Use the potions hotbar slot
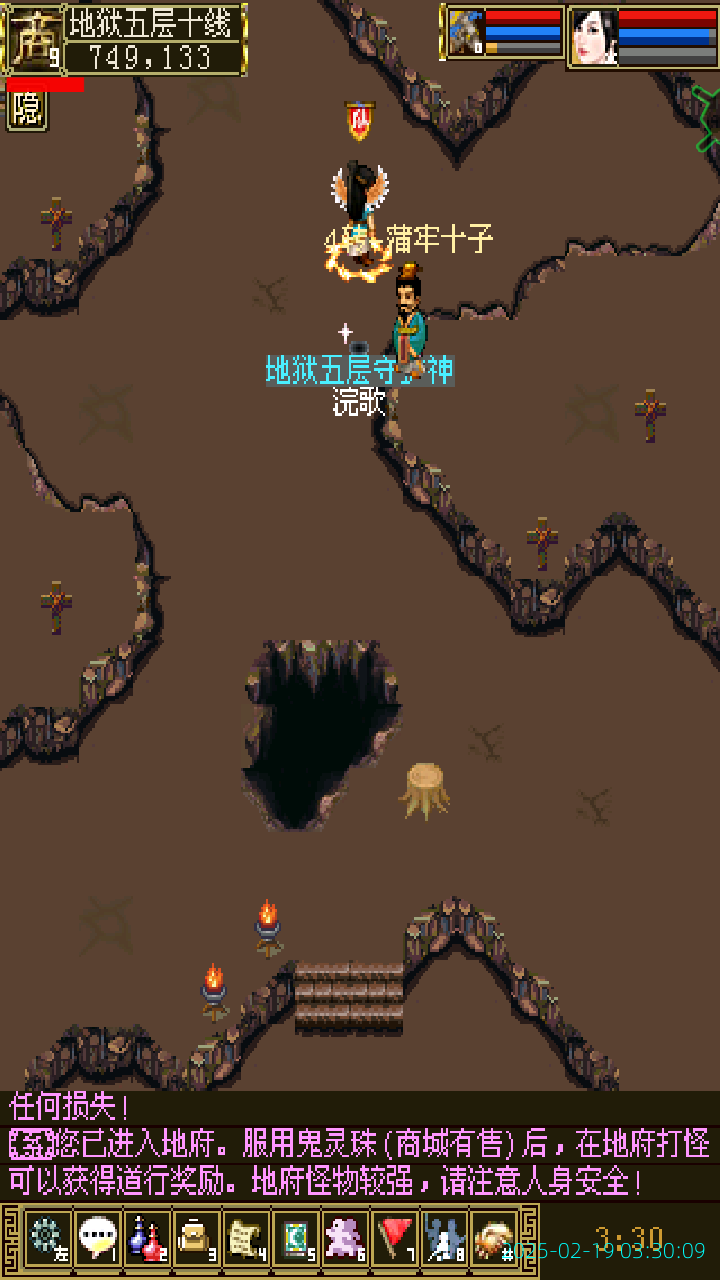 point(147,1238)
